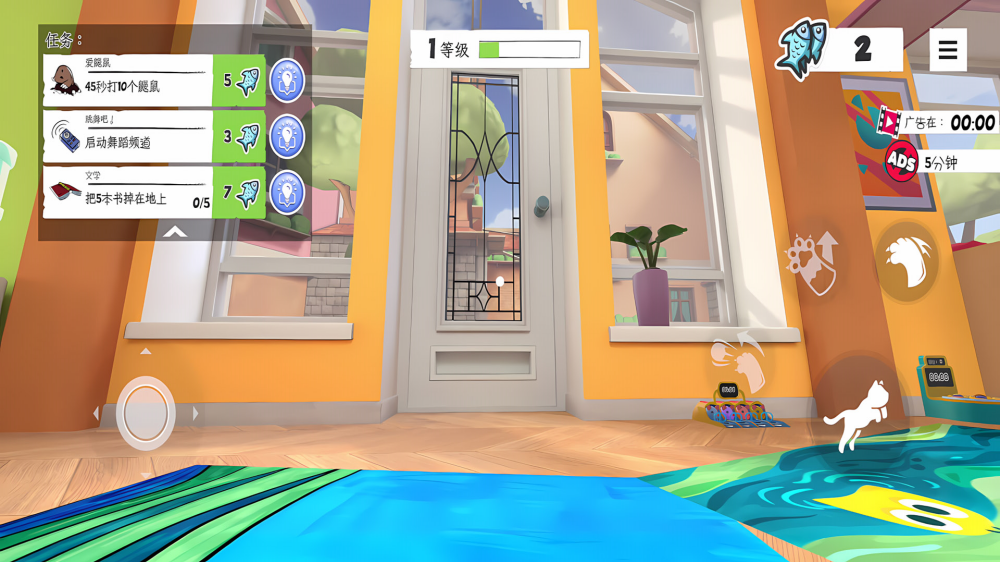Image resolution: width=1000 pixels, height=562 pixels.
Task: Tap the claw swipe attack button
Action: point(907,261)
